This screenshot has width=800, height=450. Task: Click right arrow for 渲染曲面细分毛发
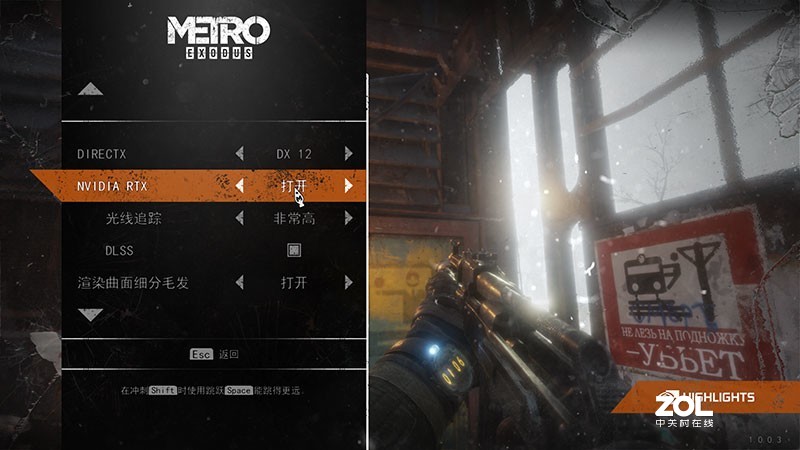[x=348, y=283]
